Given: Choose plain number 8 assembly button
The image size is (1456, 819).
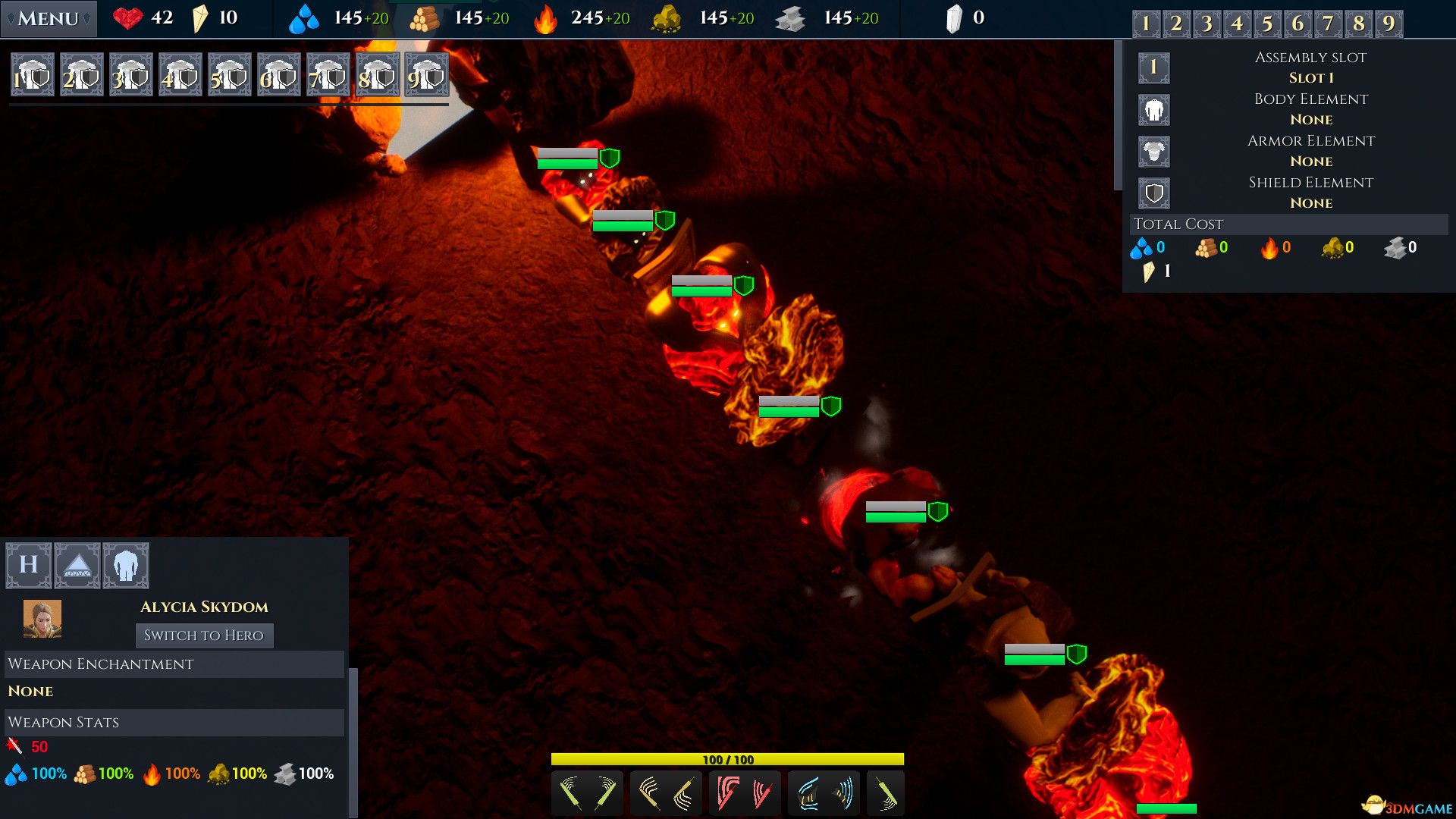Looking at the screenshot, I should 1358,24.
